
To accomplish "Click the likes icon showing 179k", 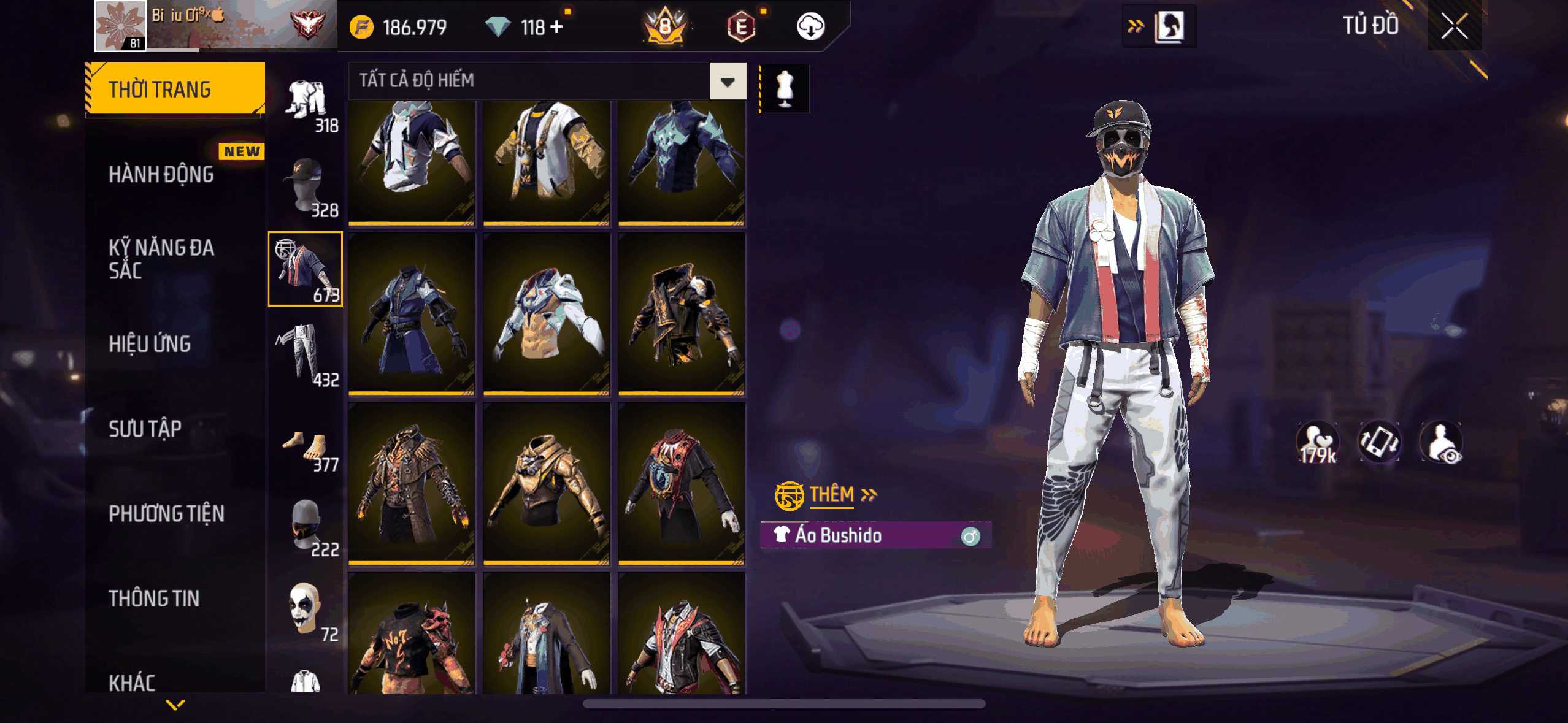I will pos(1317,442).
